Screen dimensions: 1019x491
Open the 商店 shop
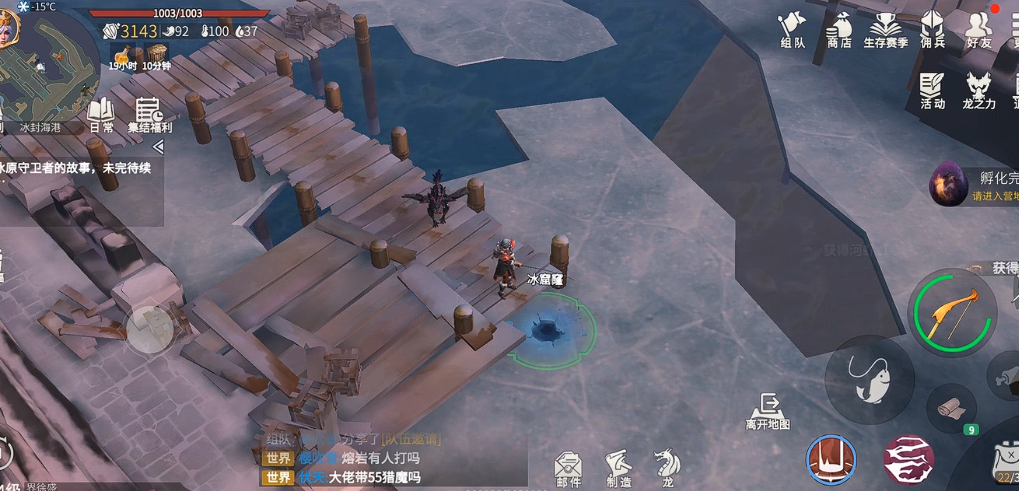pyautogui.click(x=839, y=29)
